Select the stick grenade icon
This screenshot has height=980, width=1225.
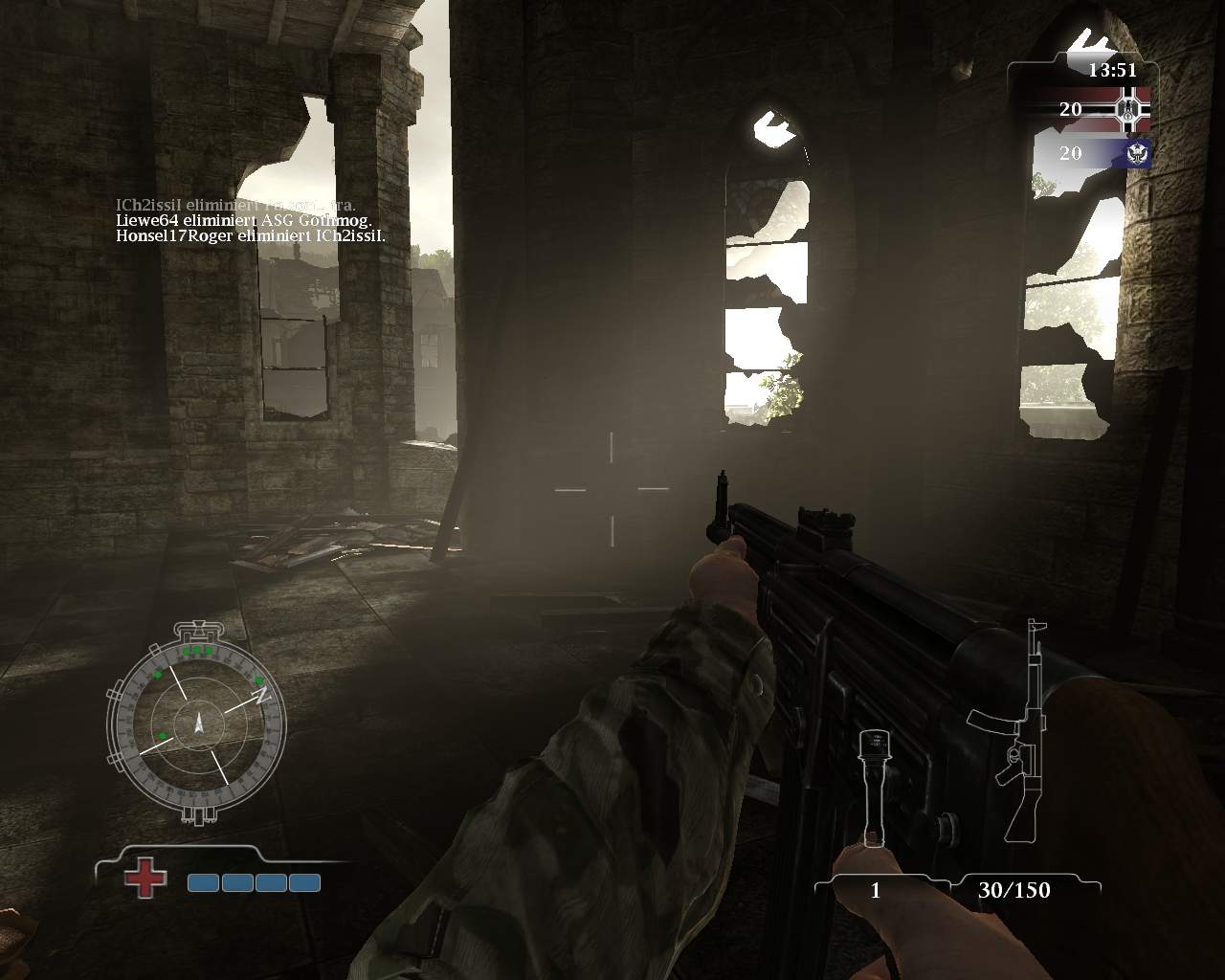[x=871, y=787]
